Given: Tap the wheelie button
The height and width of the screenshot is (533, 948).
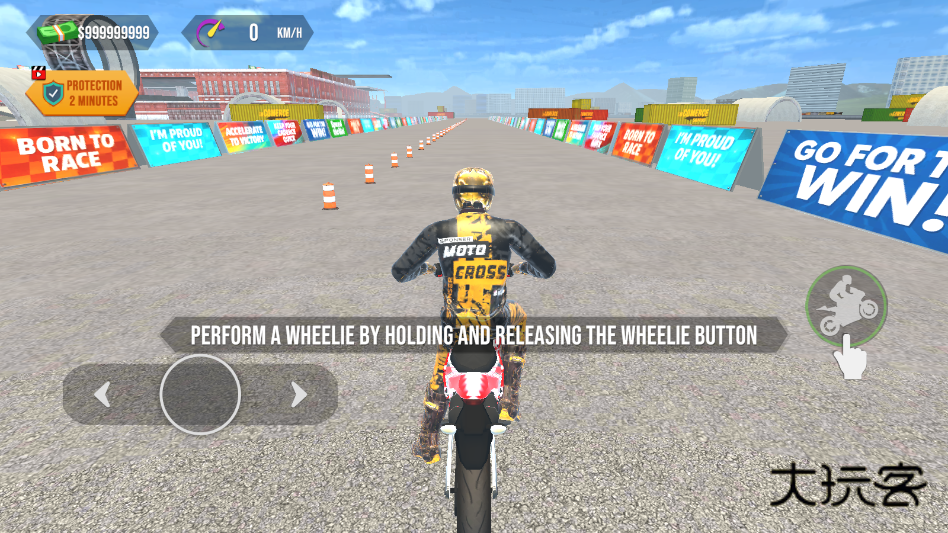Looking at the screenshot, I should [846, 306].
